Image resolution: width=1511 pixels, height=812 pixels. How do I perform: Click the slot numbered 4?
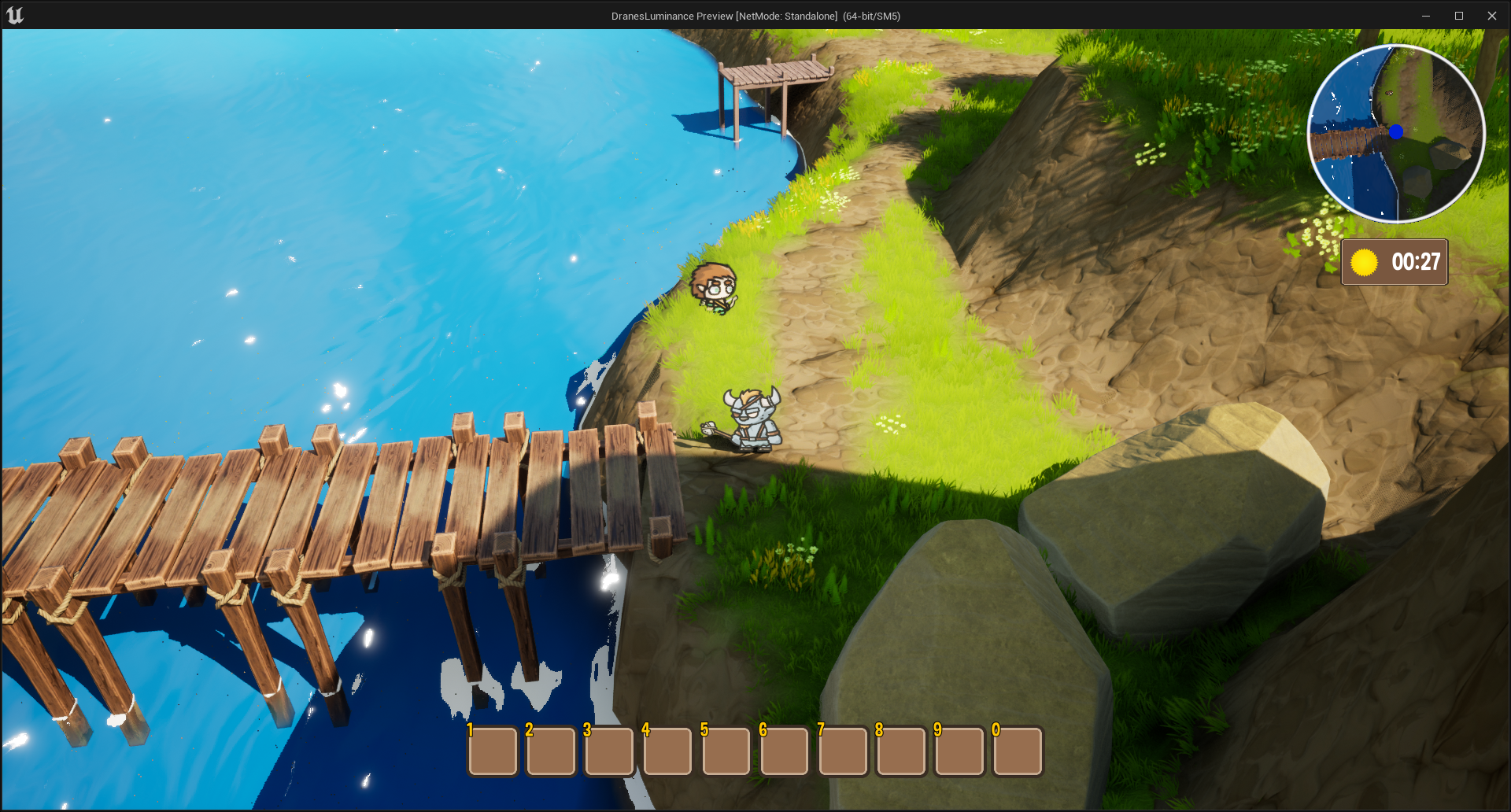[667, 751]
